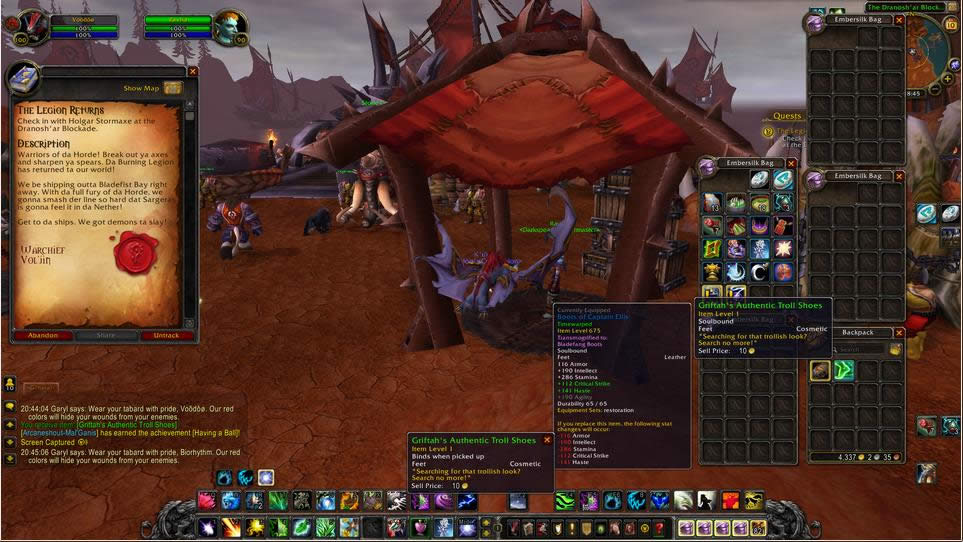Close the Backpack window
The width and height of the screenshot is (963, 542).
pos(899,332)
